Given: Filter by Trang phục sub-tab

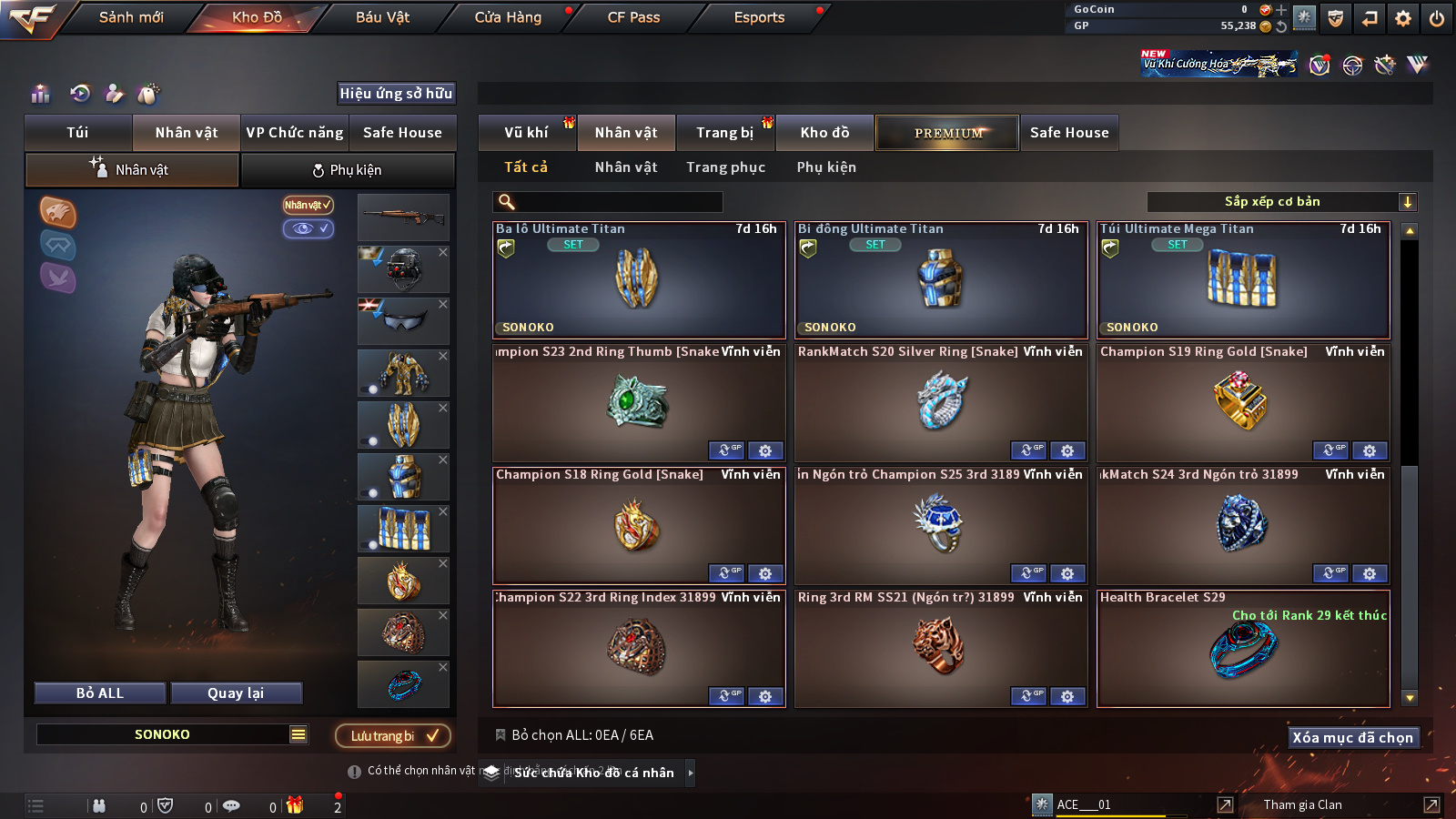Looking at the screenshot, I should coord(725,167).
